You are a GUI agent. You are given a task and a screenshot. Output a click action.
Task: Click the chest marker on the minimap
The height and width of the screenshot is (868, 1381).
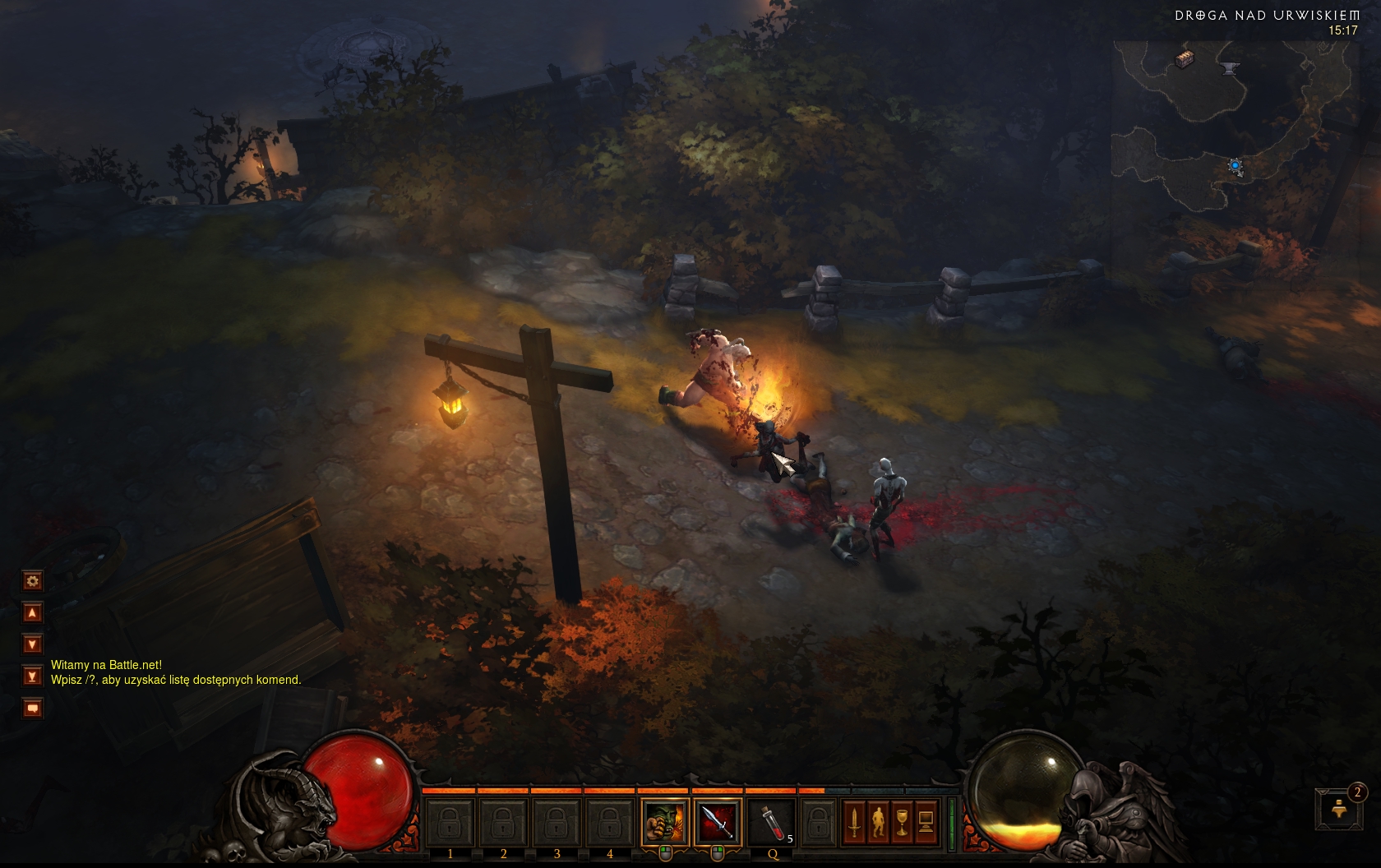tap(1184, 58)
